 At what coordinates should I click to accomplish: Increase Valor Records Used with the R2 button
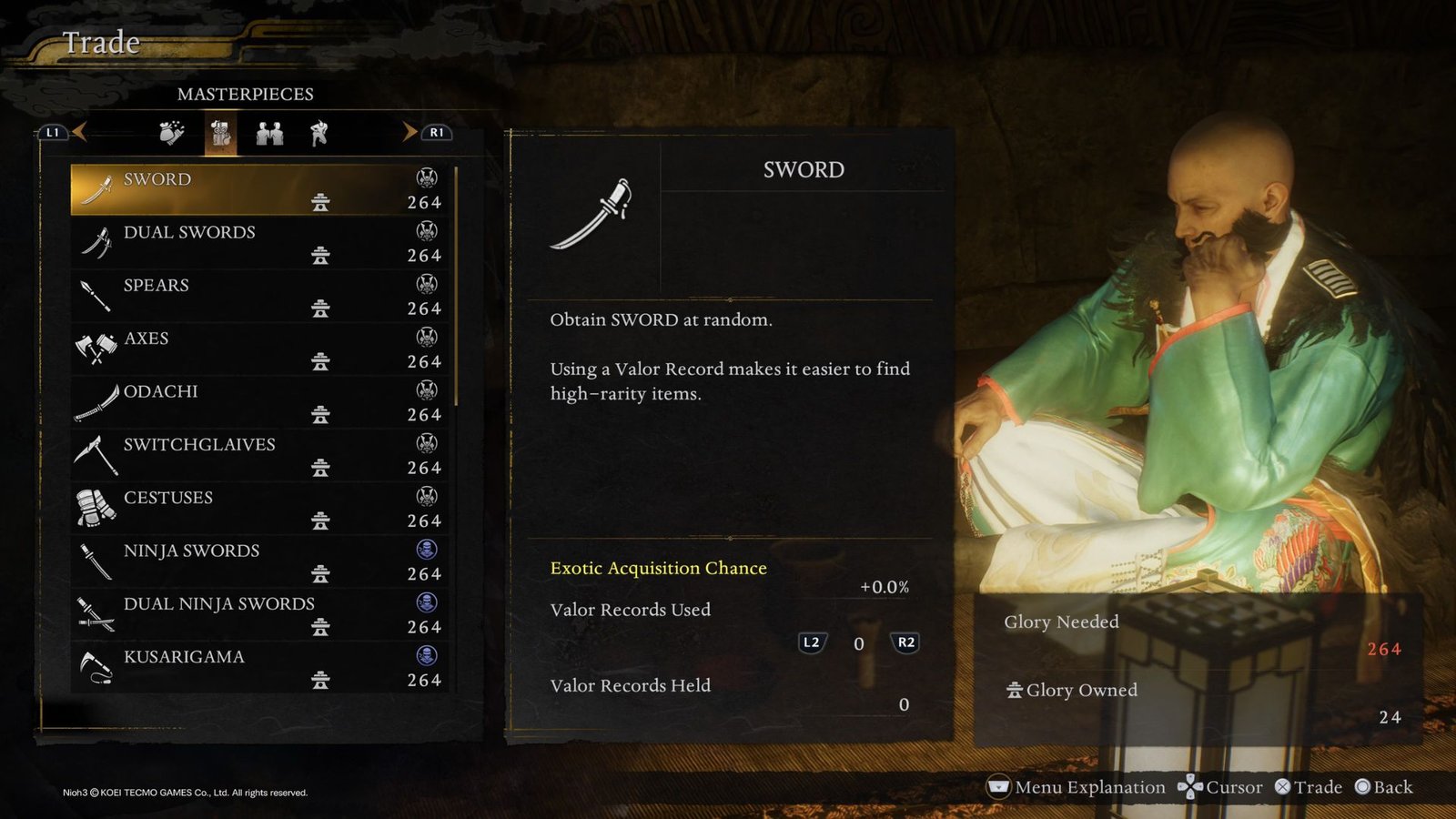(x=905, y=643)
